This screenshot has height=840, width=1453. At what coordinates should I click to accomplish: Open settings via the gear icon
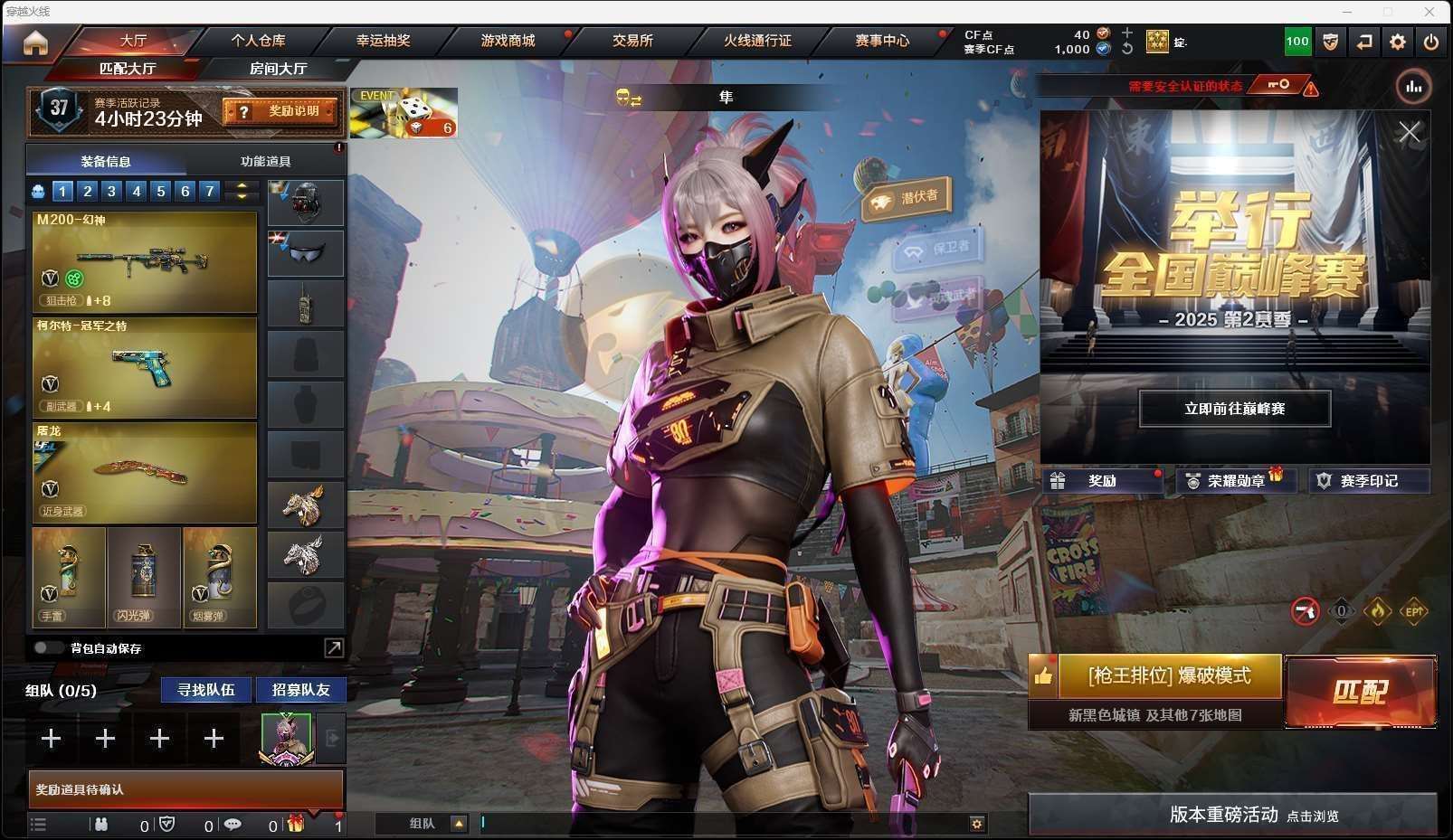1397,42
